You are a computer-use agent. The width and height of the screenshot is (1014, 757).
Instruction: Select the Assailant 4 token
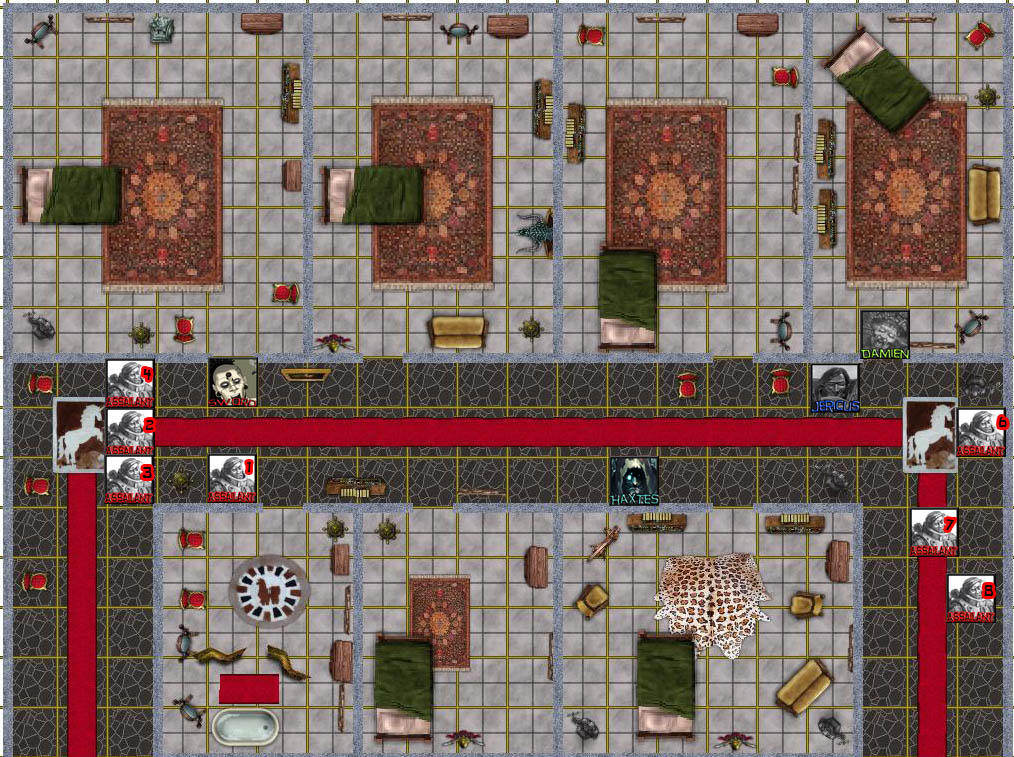130,383
